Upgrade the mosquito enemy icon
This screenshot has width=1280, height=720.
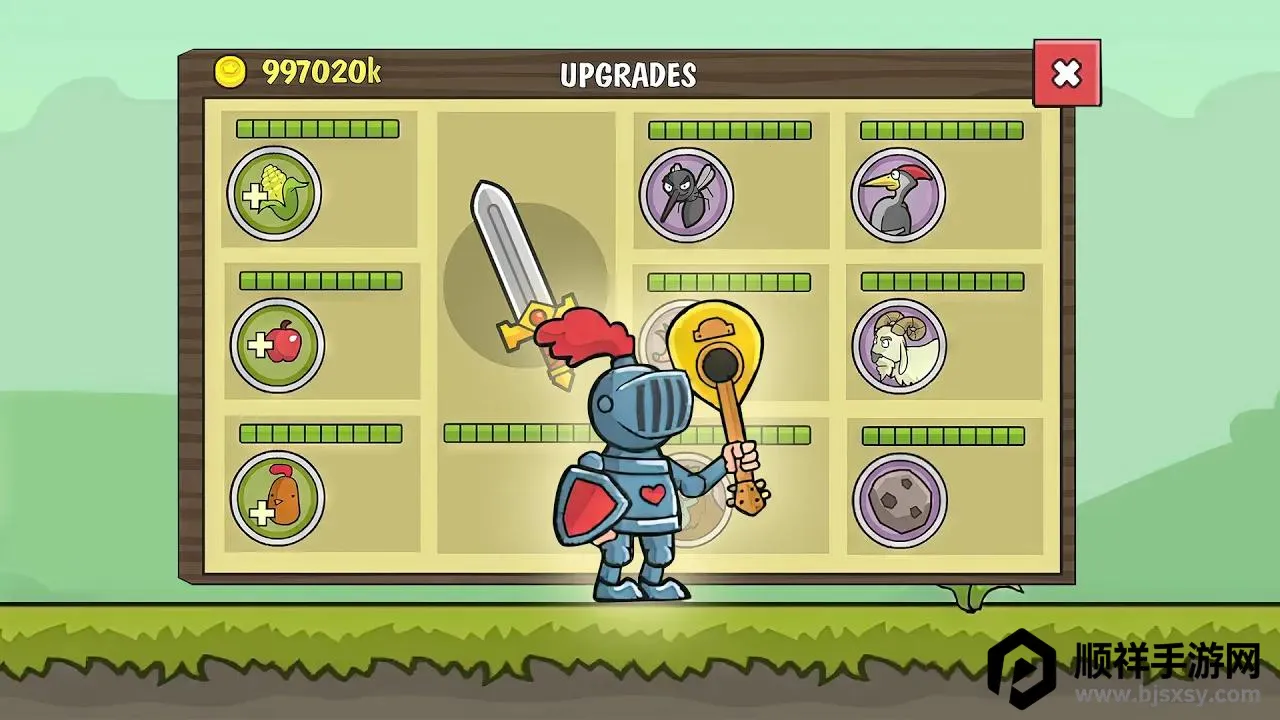click(686, 195)
